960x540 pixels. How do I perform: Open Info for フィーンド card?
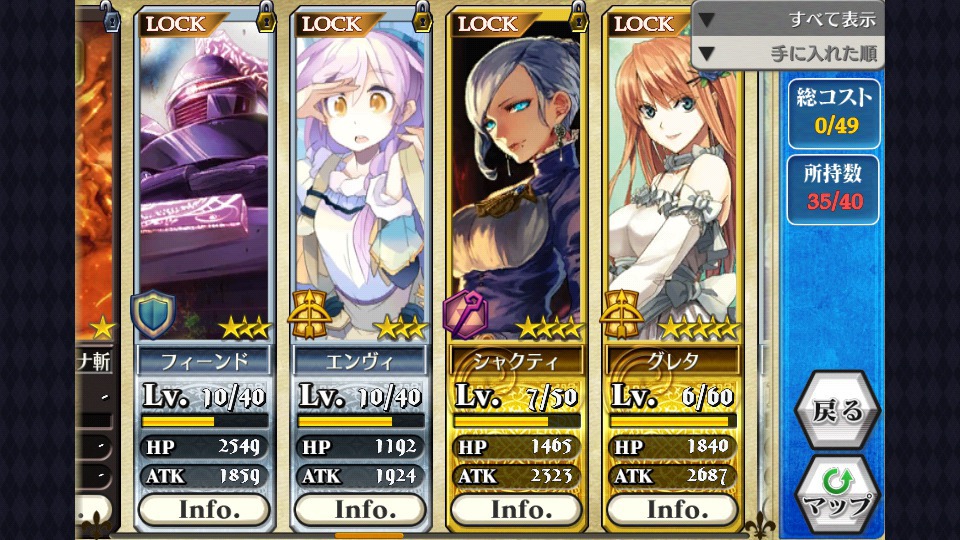[x=203, y=509]
